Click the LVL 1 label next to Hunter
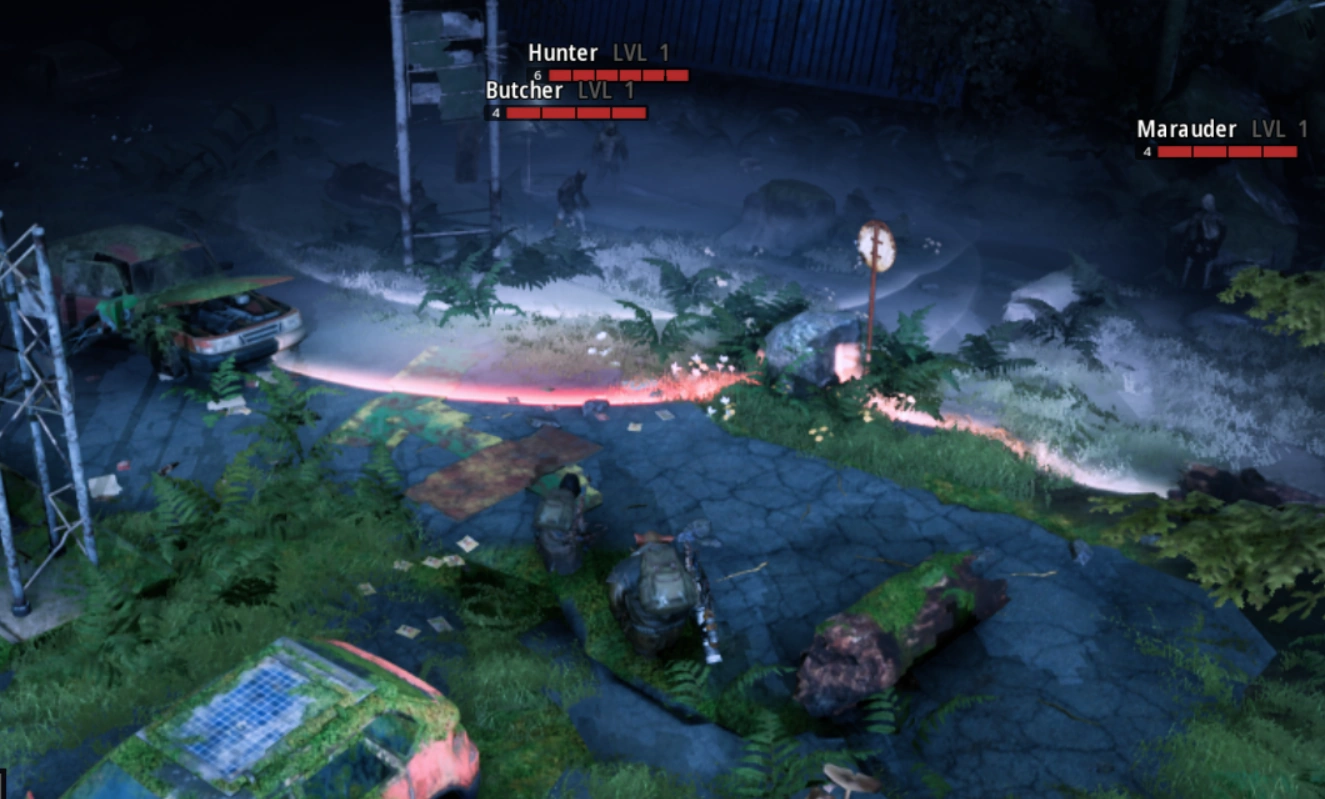The image size is (1325, 799). pyautogui.click(x=640, y=53)
